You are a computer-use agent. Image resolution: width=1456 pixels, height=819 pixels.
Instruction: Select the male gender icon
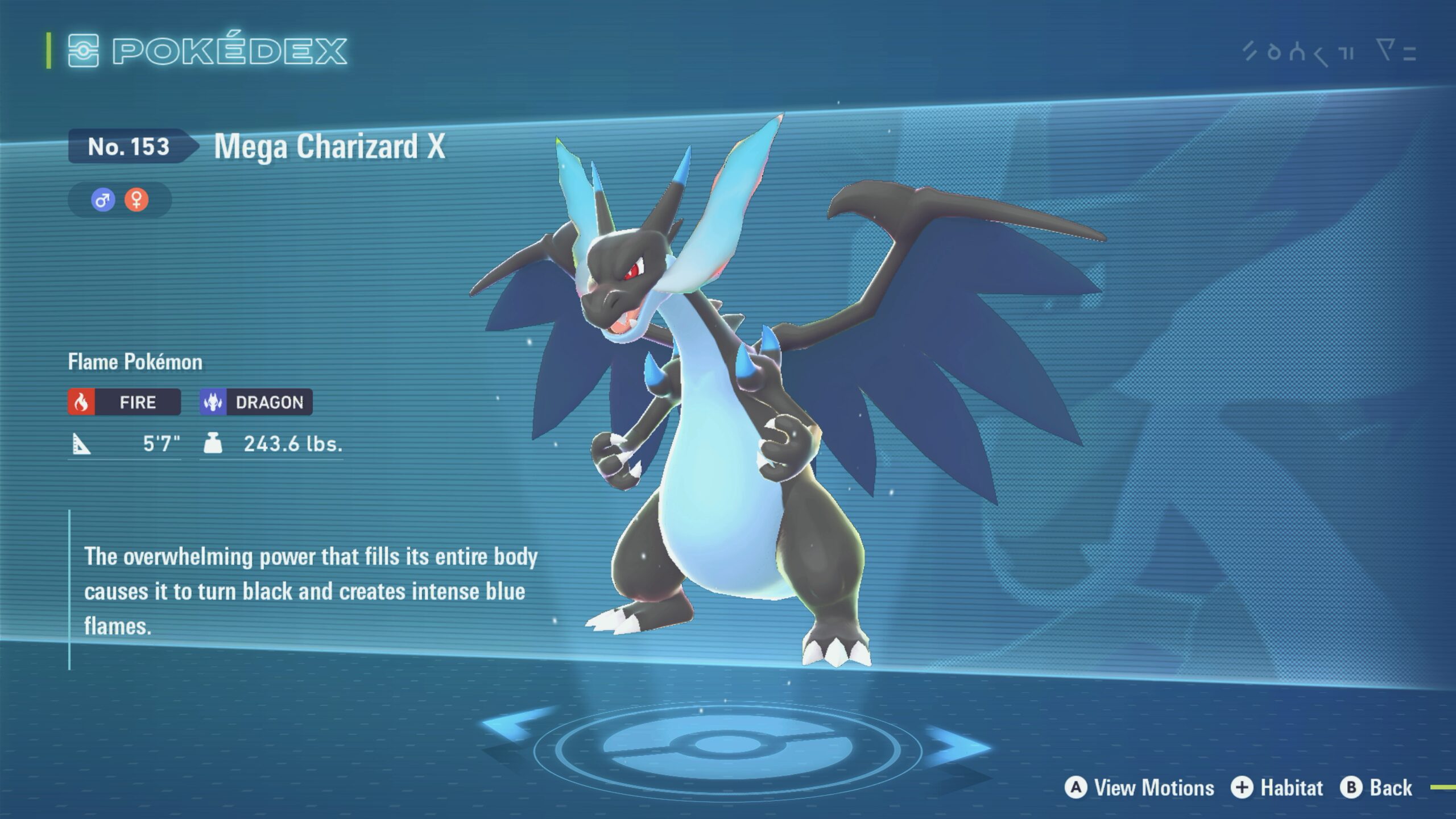(x=103, y=200)
